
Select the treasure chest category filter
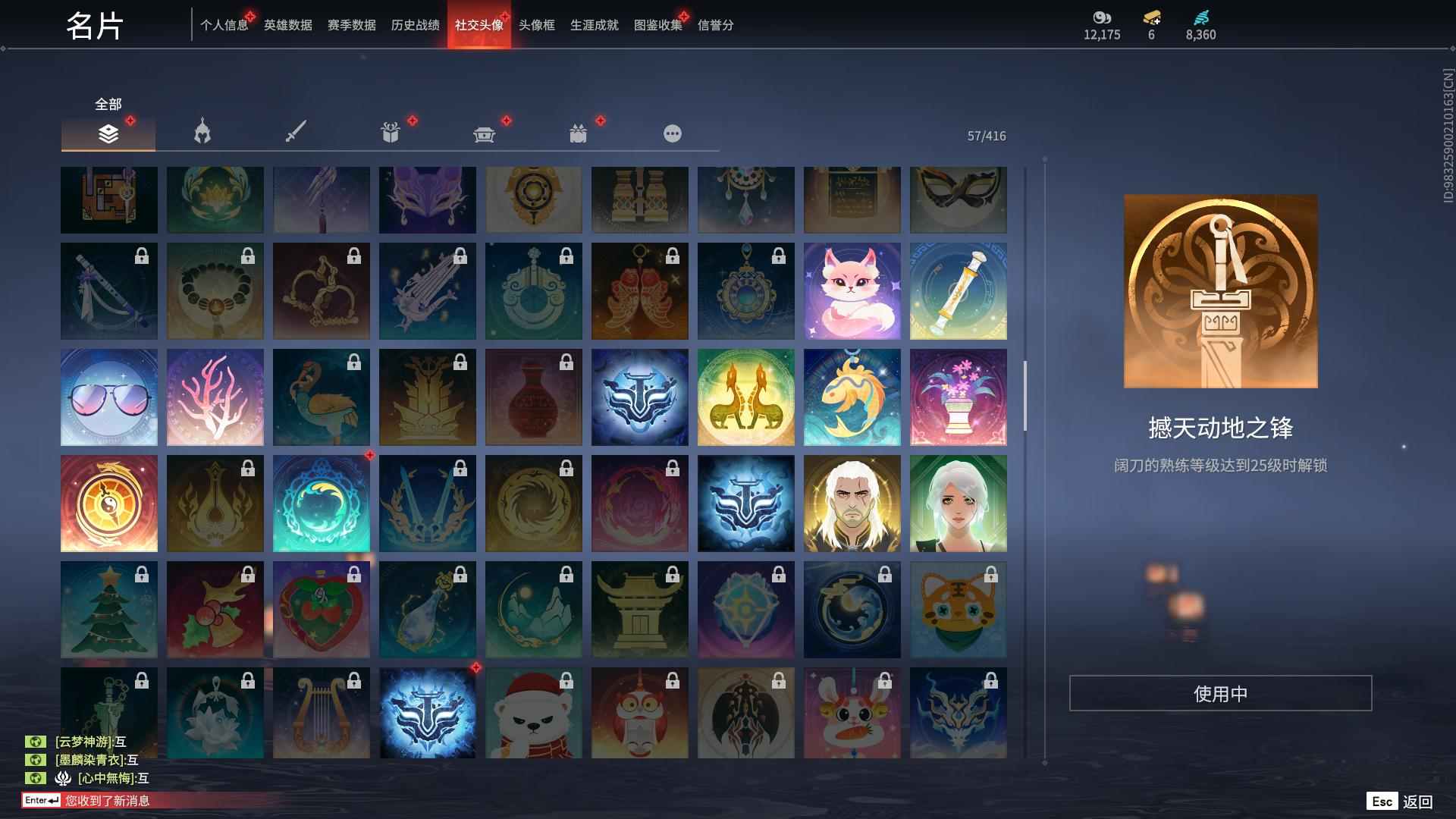pos(485,133)
